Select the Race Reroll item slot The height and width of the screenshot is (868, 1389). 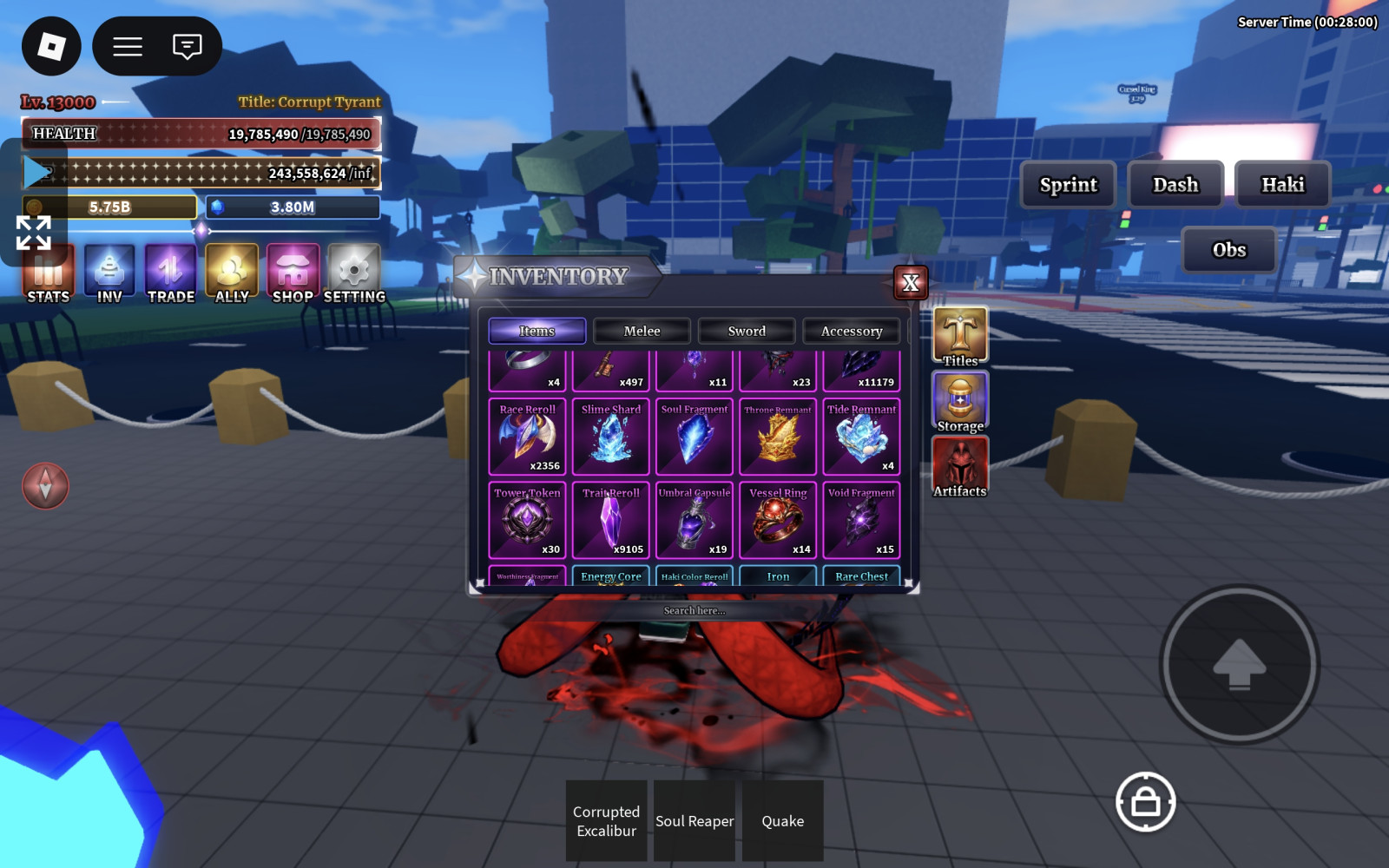[x=528, y=437]
